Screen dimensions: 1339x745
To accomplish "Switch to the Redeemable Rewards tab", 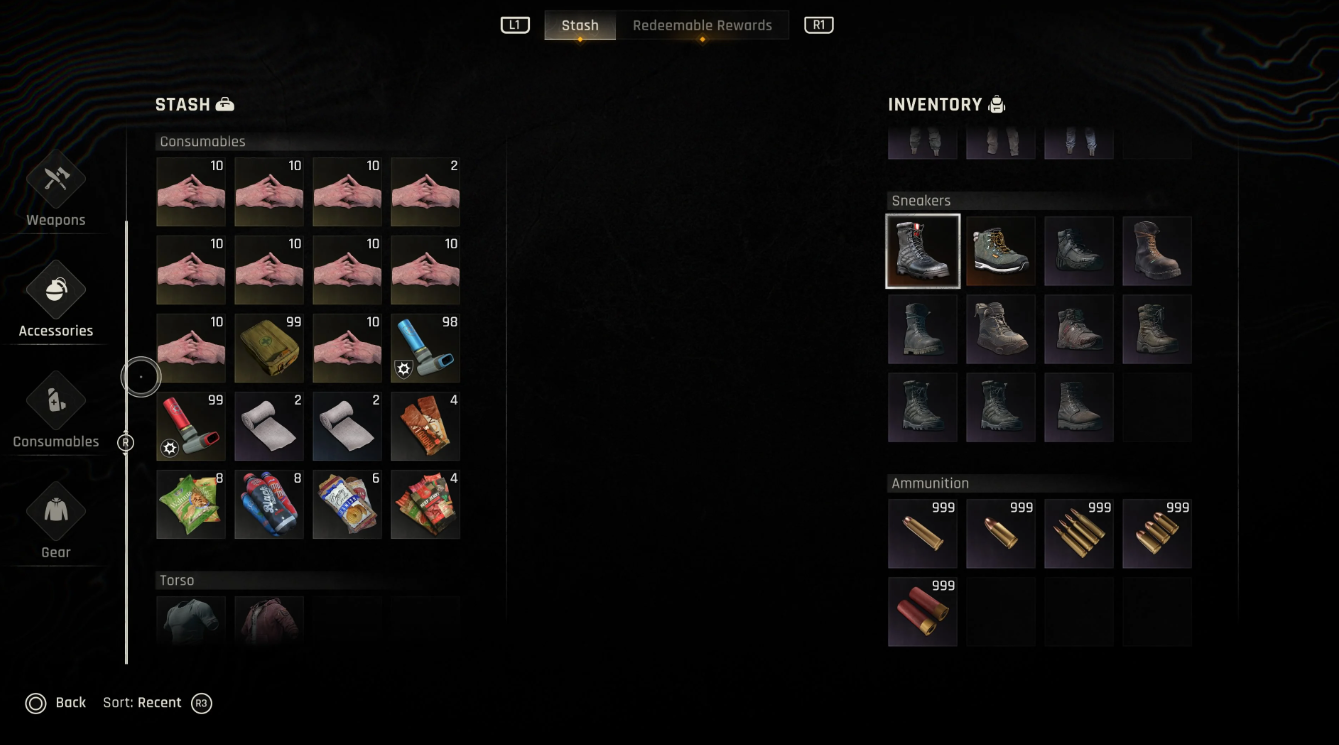I will (702, 26).
